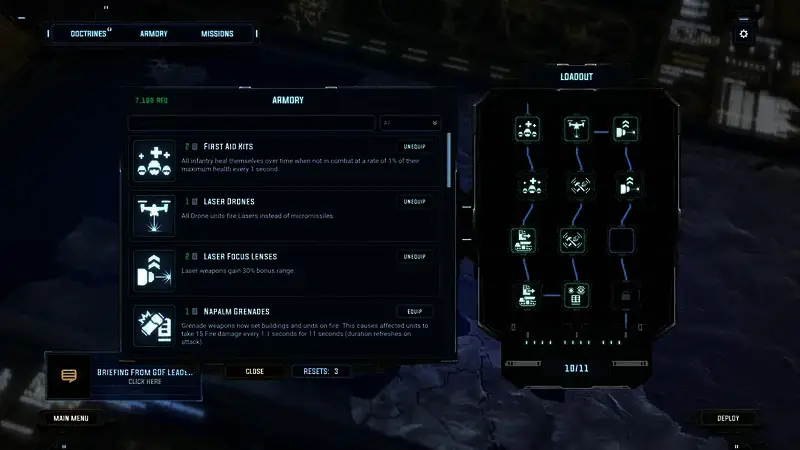The width and height of the screenshot is (800, 450).
Task: Select the empty loadout slot
Action: click(x=622, y=240)
